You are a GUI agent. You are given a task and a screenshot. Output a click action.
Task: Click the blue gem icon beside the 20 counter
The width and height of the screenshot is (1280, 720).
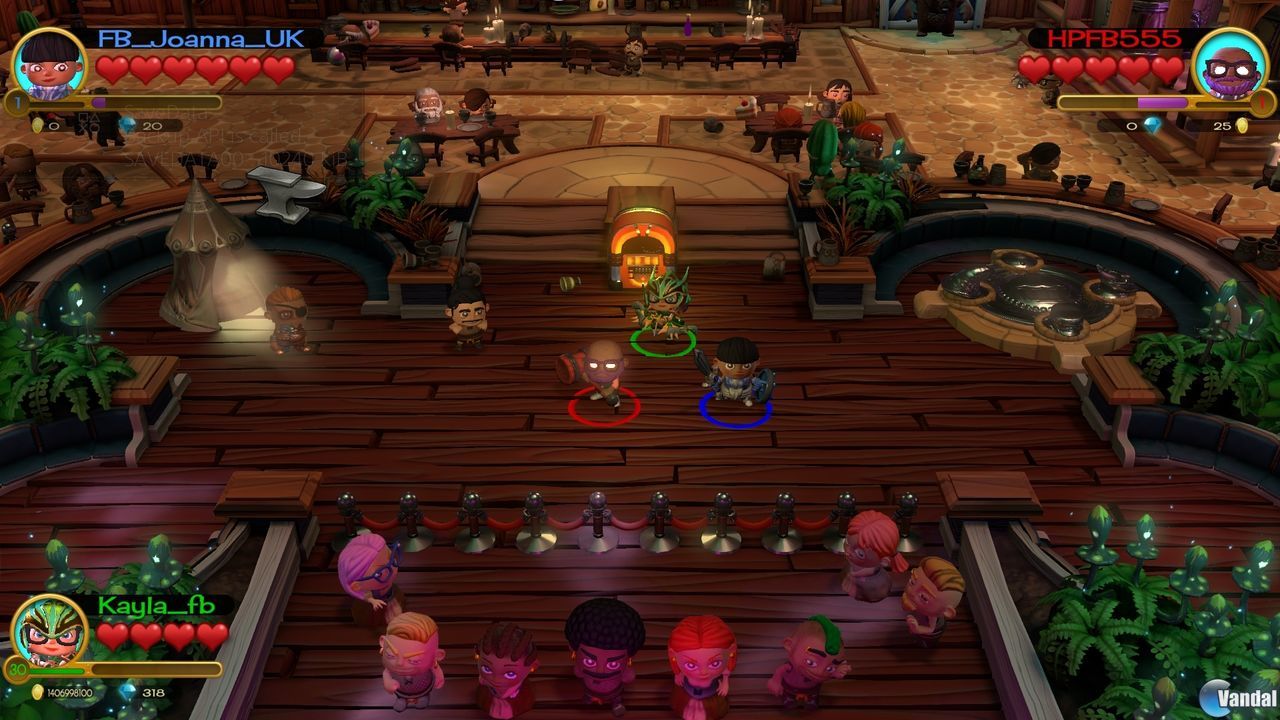click(x=128, y=125)
